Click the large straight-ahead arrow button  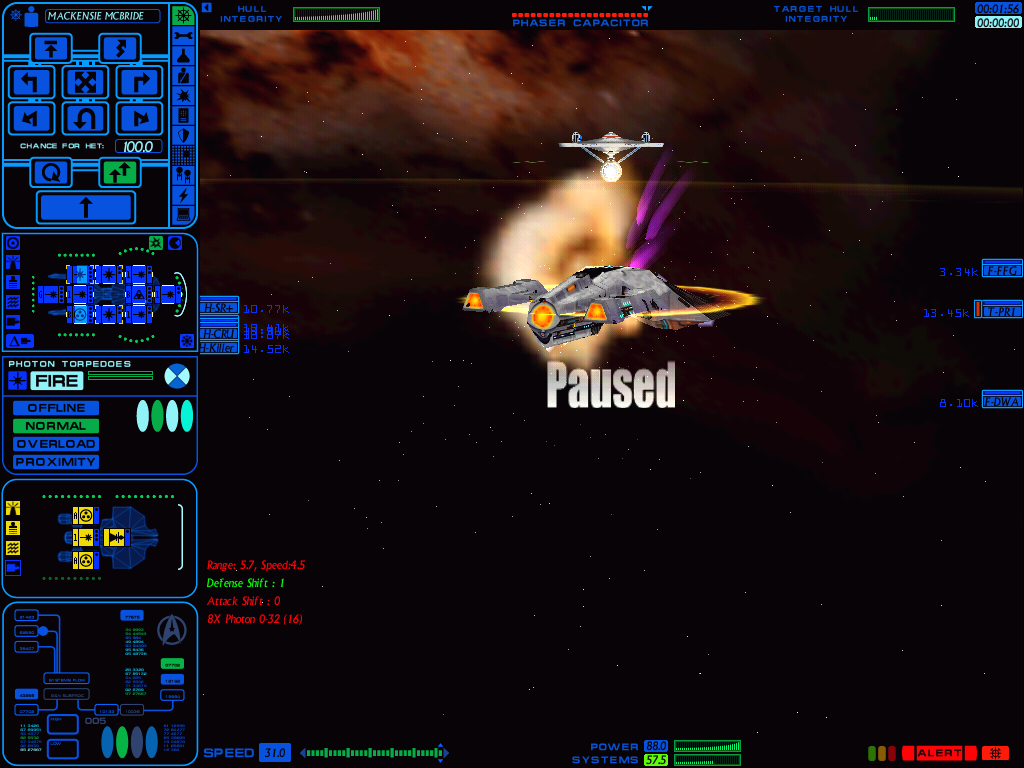pyautogui.click(x=85, y=208)
